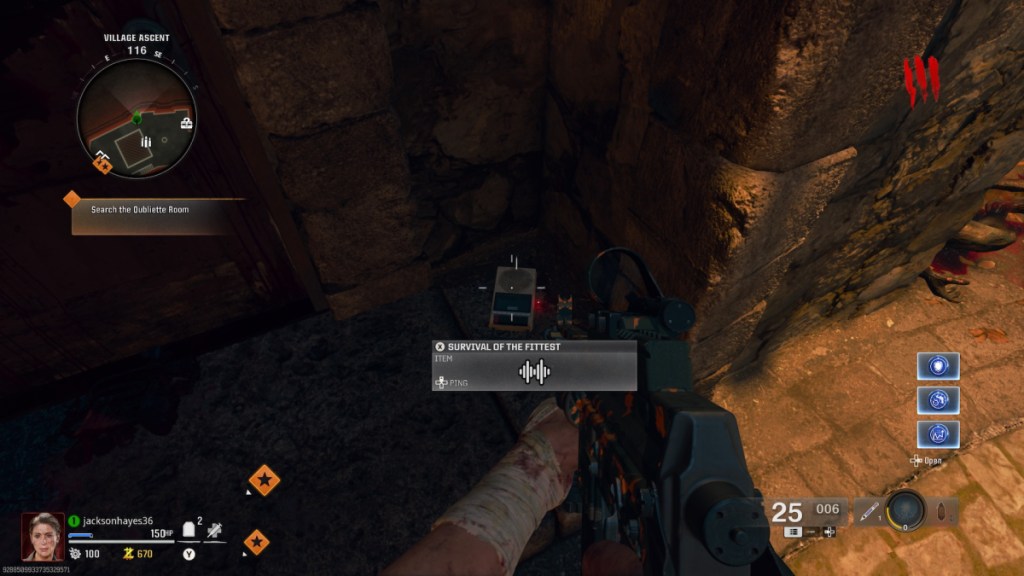The width and height of the screenshot is (1024, 576).
Task: Click the salvage gear icon
Action: (x=74, y=553)
